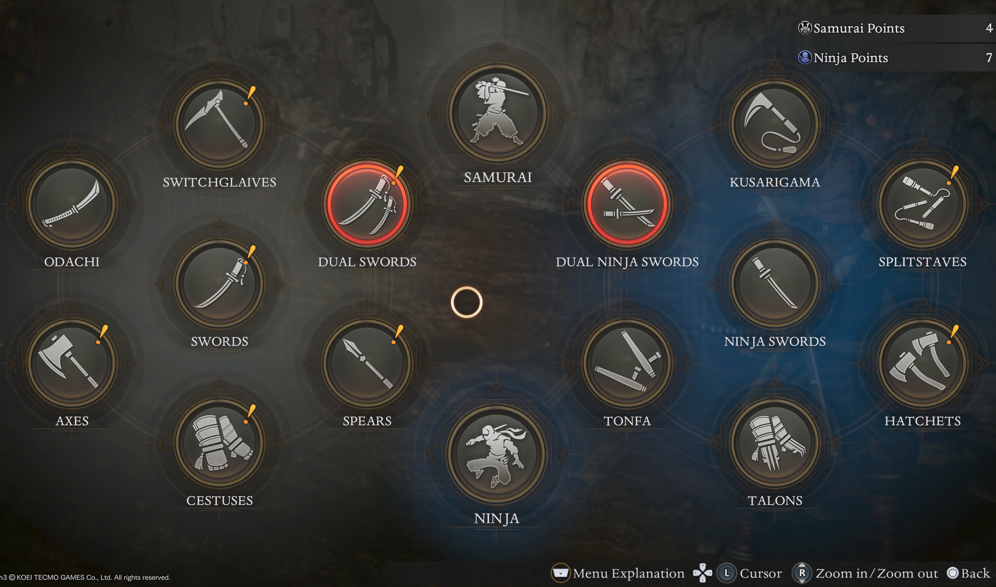This screenshot has height=587, width=996.
Task: Open the Ninja skill tree
Action: pos(497,455)
